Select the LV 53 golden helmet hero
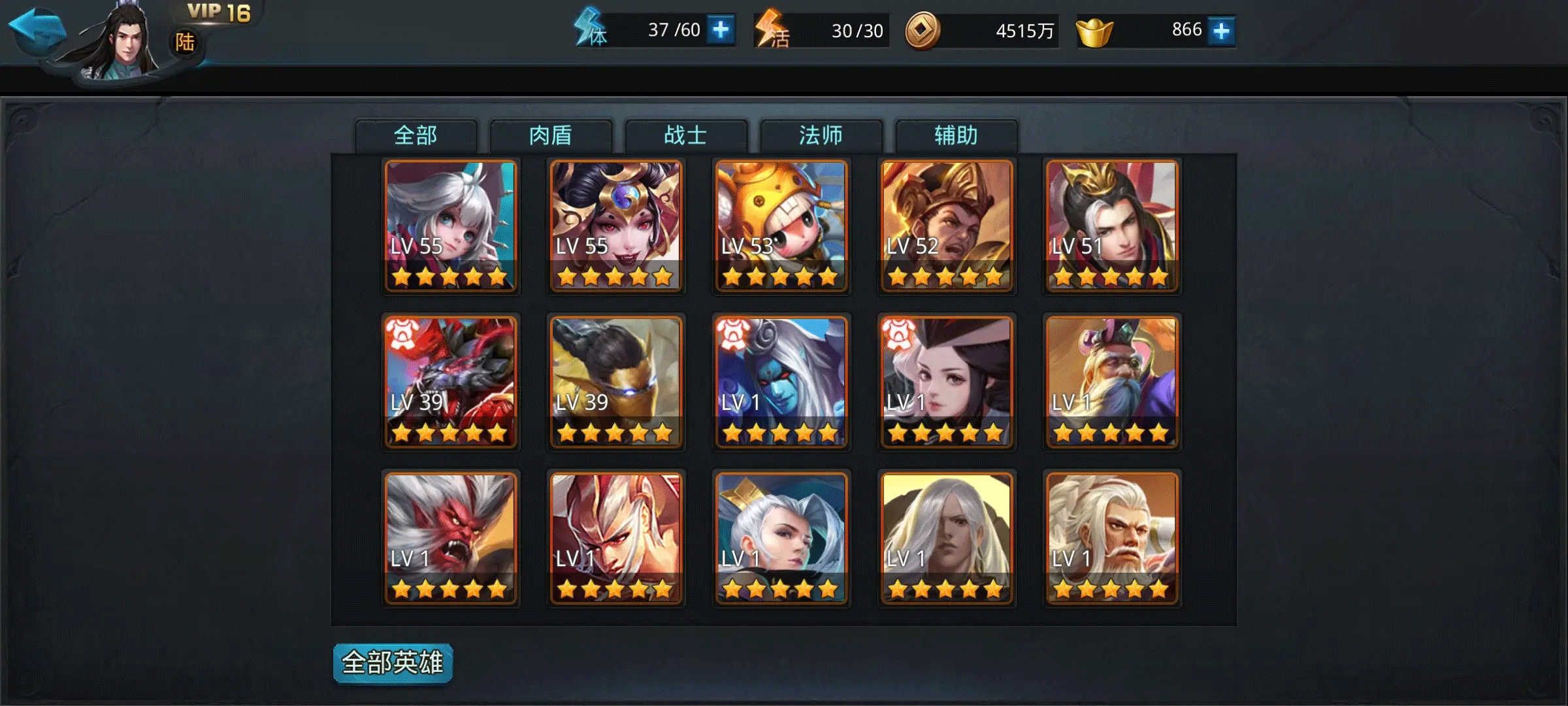1568x706 pixels. click(x=781, y=226)
